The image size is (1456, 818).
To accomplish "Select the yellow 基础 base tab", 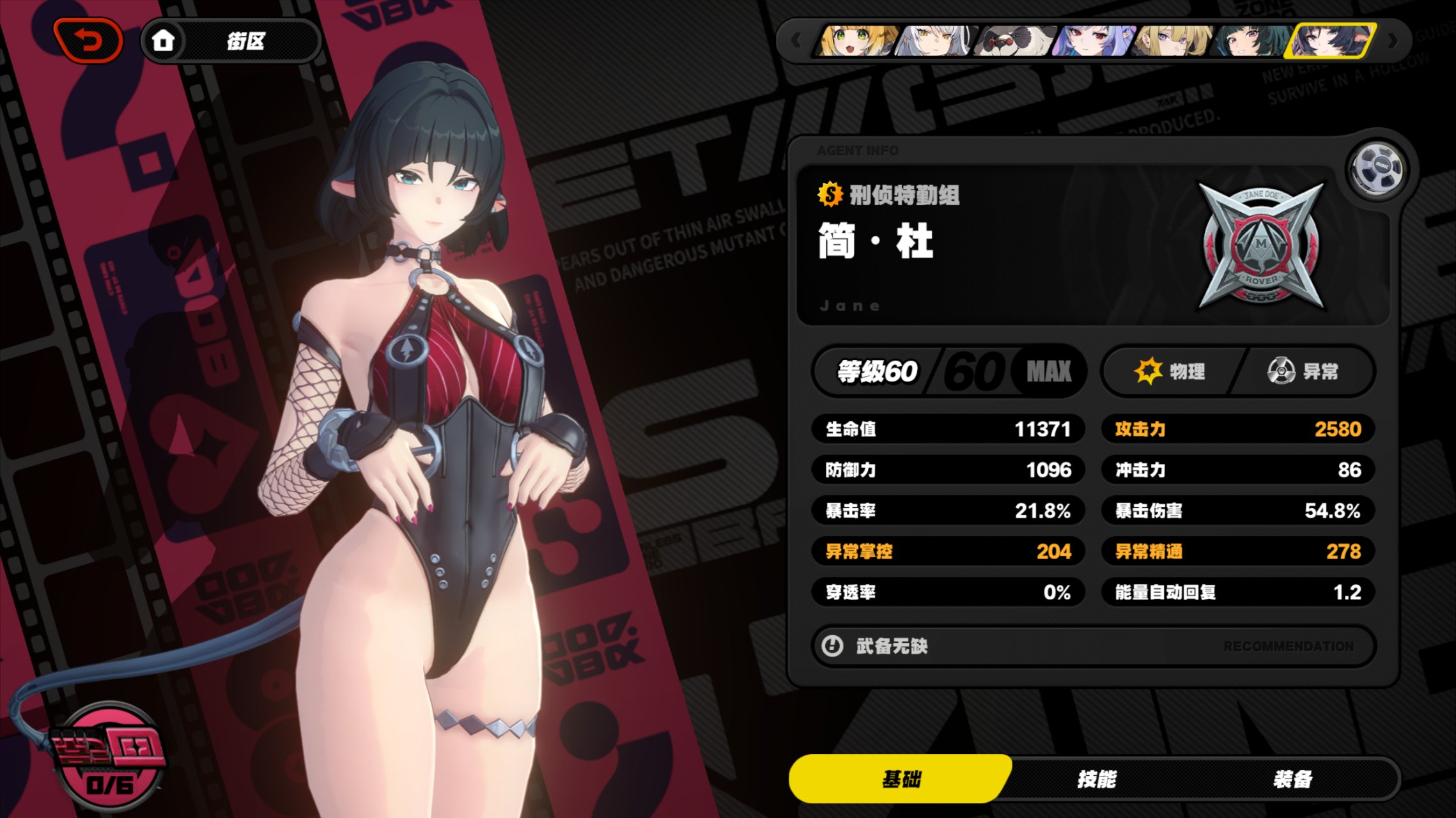I will pos(901,779).
